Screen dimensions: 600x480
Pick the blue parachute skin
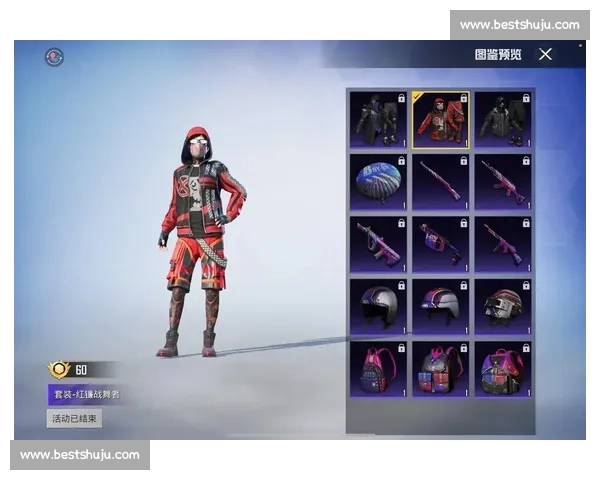pos(378,182)
